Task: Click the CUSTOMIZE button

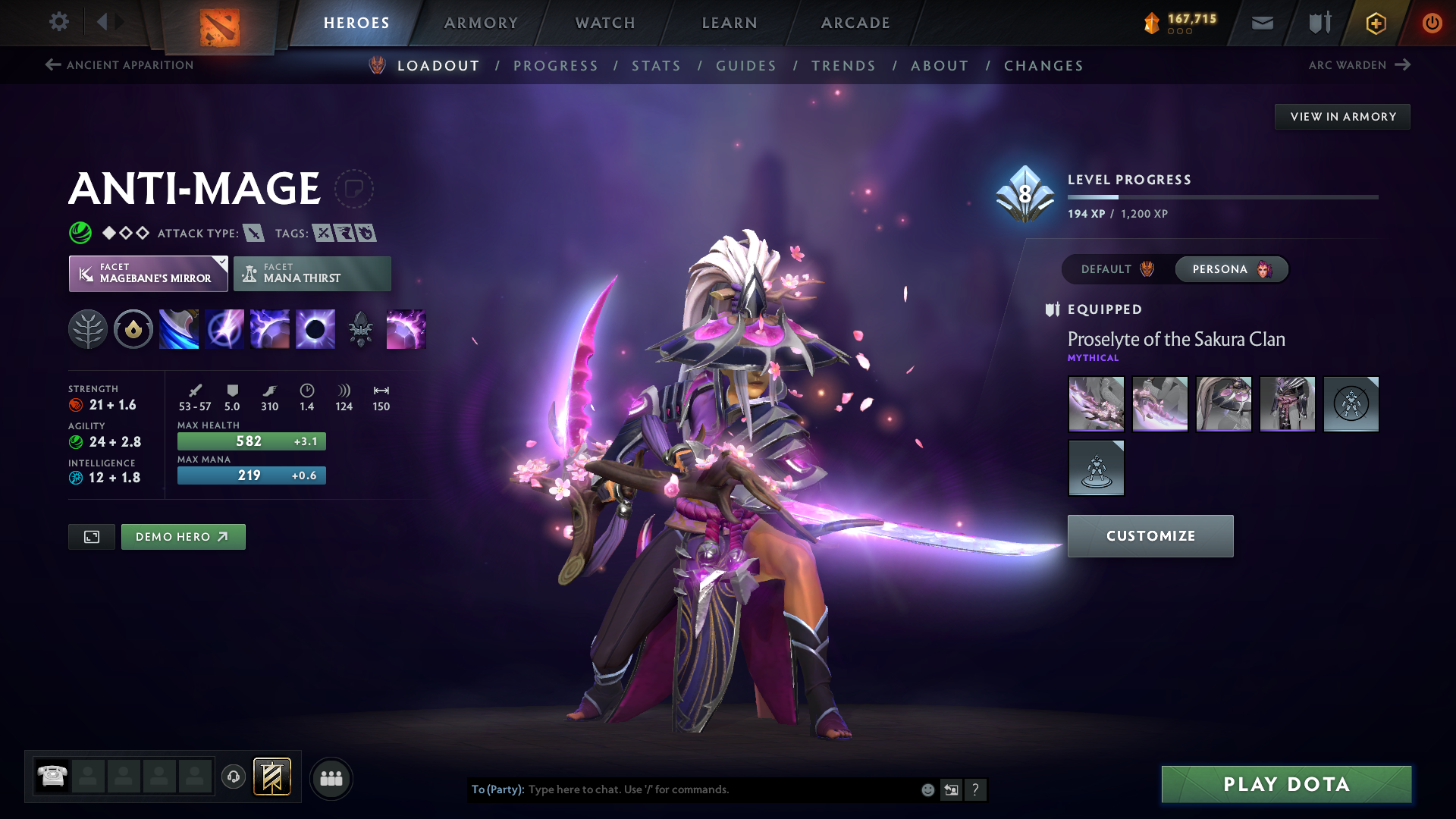Action: (1150, 535)
